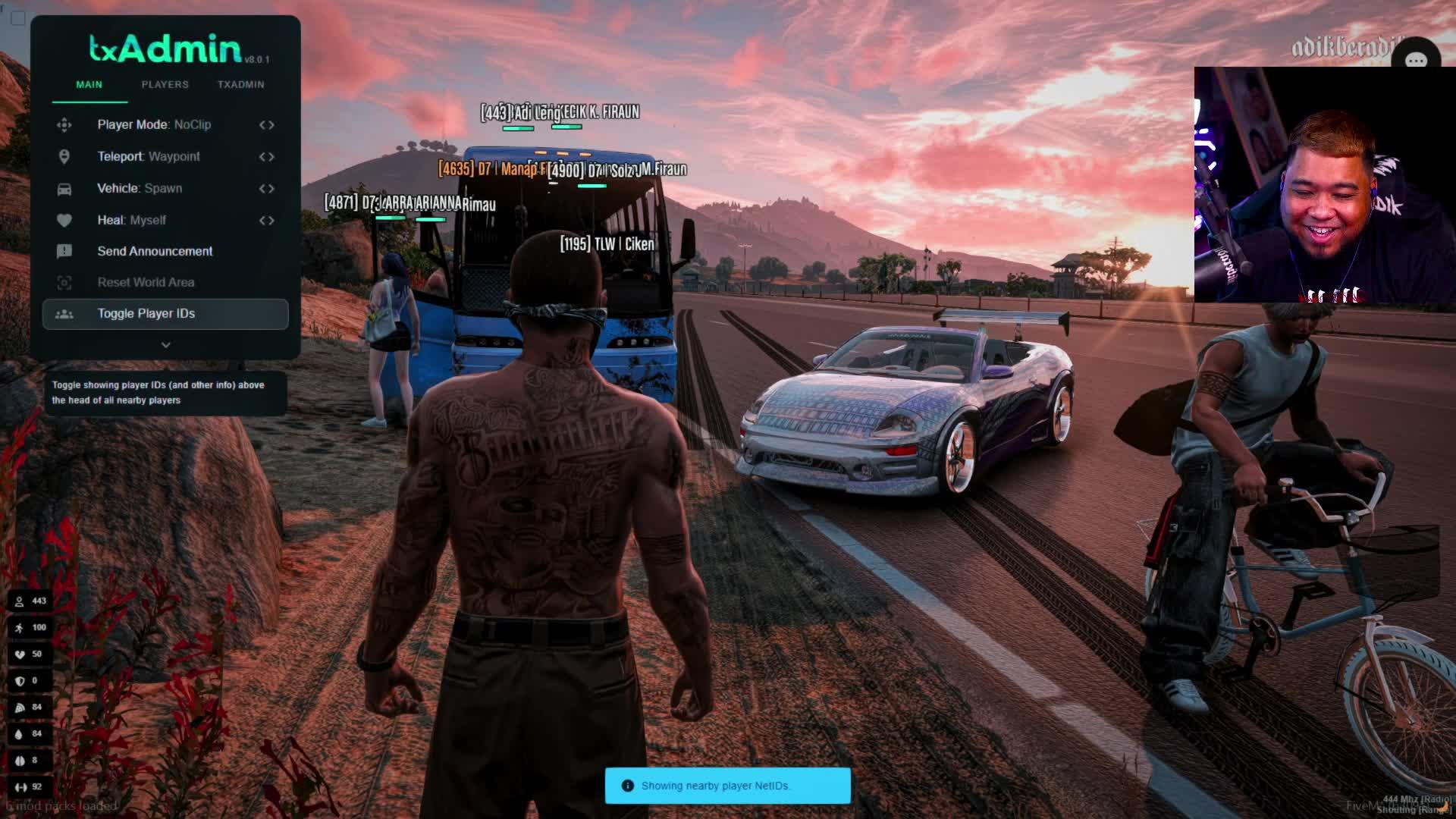The height and width of the screenshot is (819, 1456).
Task: Cycle Player Mode with its arrow stepper
Action: (266, 124)
